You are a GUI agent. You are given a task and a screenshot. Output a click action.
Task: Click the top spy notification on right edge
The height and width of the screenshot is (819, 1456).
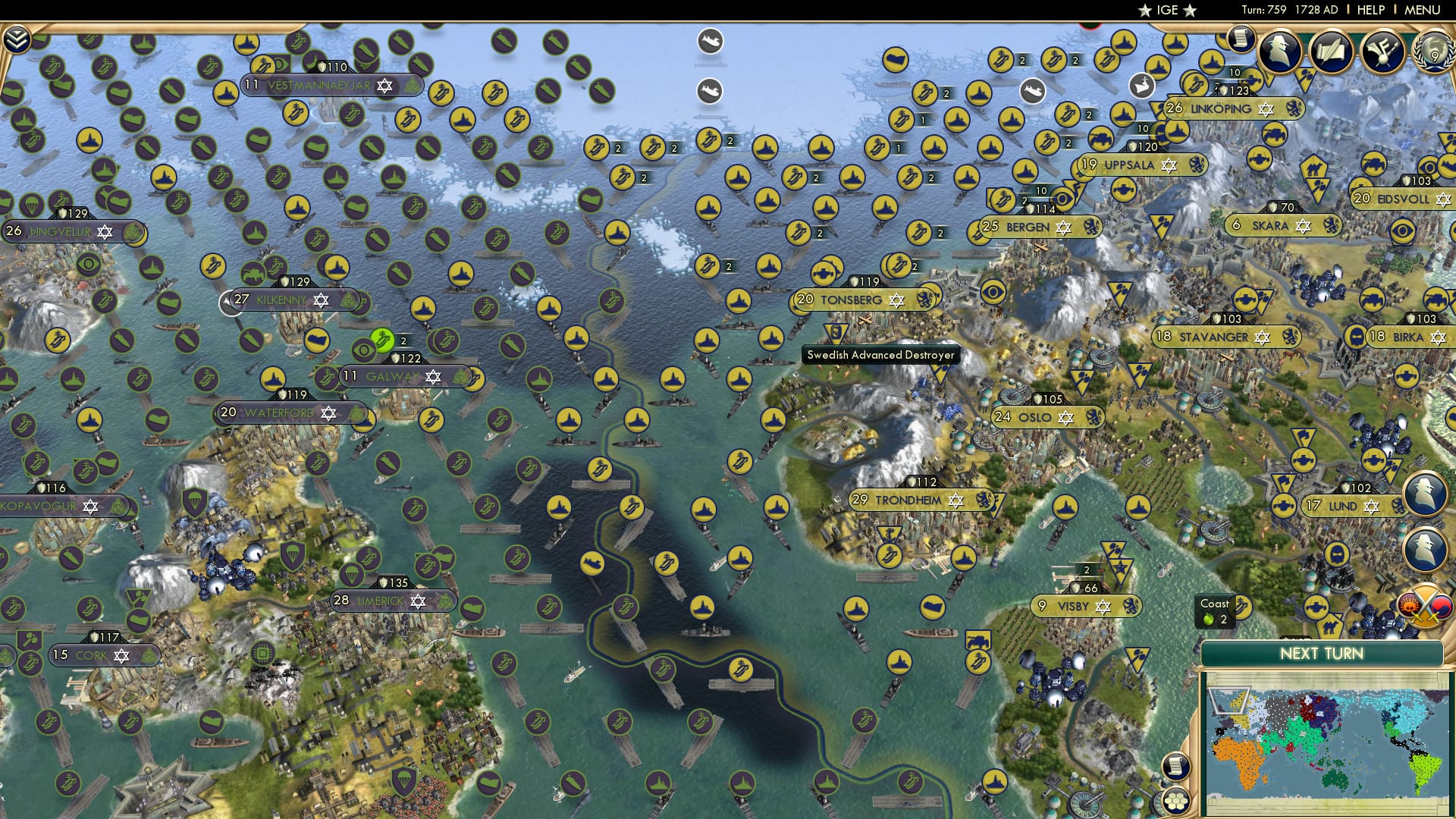coord(1424,493)
